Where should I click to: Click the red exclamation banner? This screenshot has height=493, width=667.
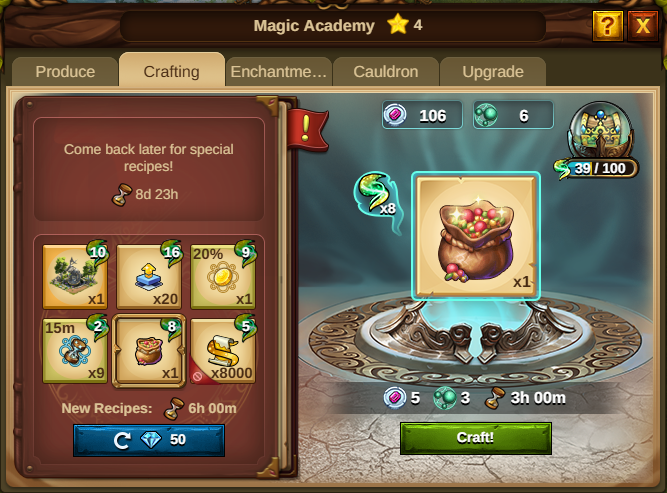coord(301,128)
